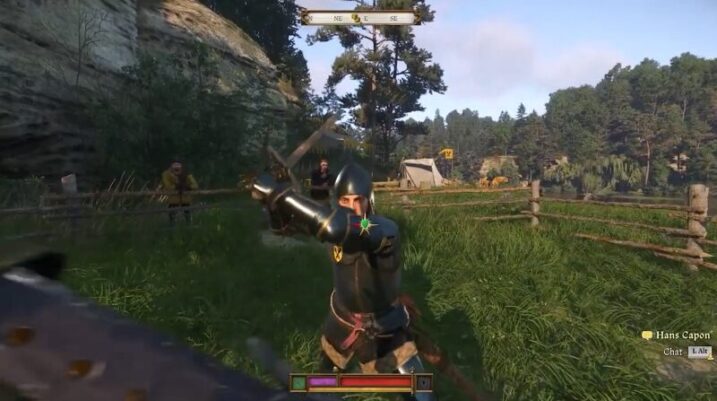Click the dark shield icon beside the health bar
The width and height of the screenshot is (717, 401).
pos(424,382)
